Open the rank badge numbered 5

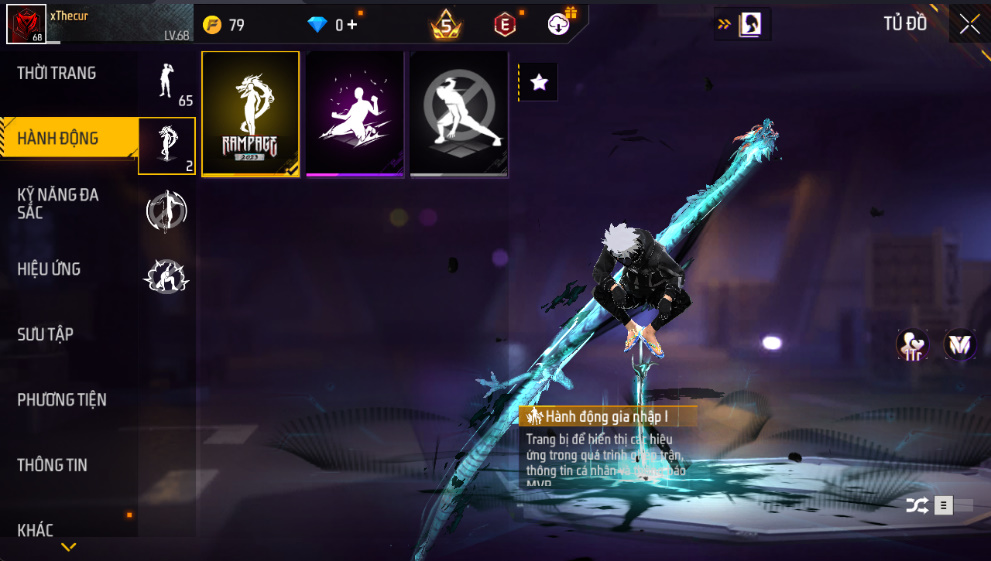tap(446, 24)
